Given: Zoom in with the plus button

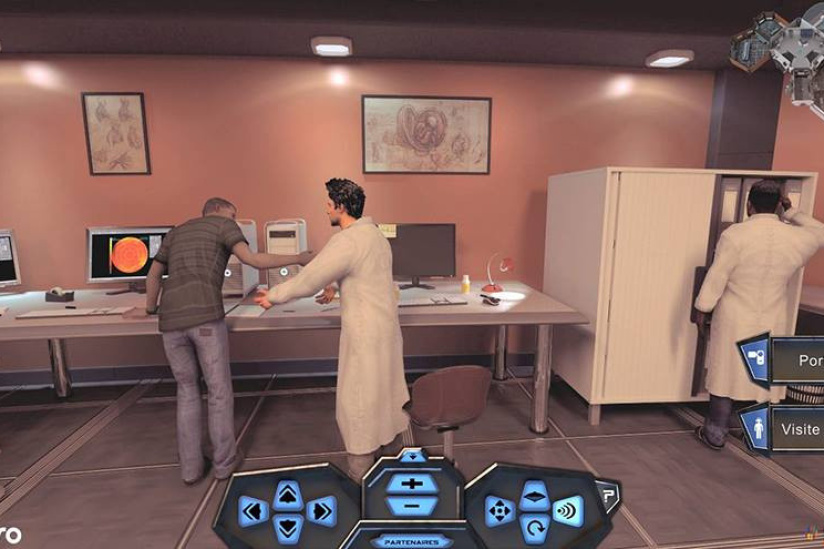Looking at the screenshot, I should click(x=411, y=483).
